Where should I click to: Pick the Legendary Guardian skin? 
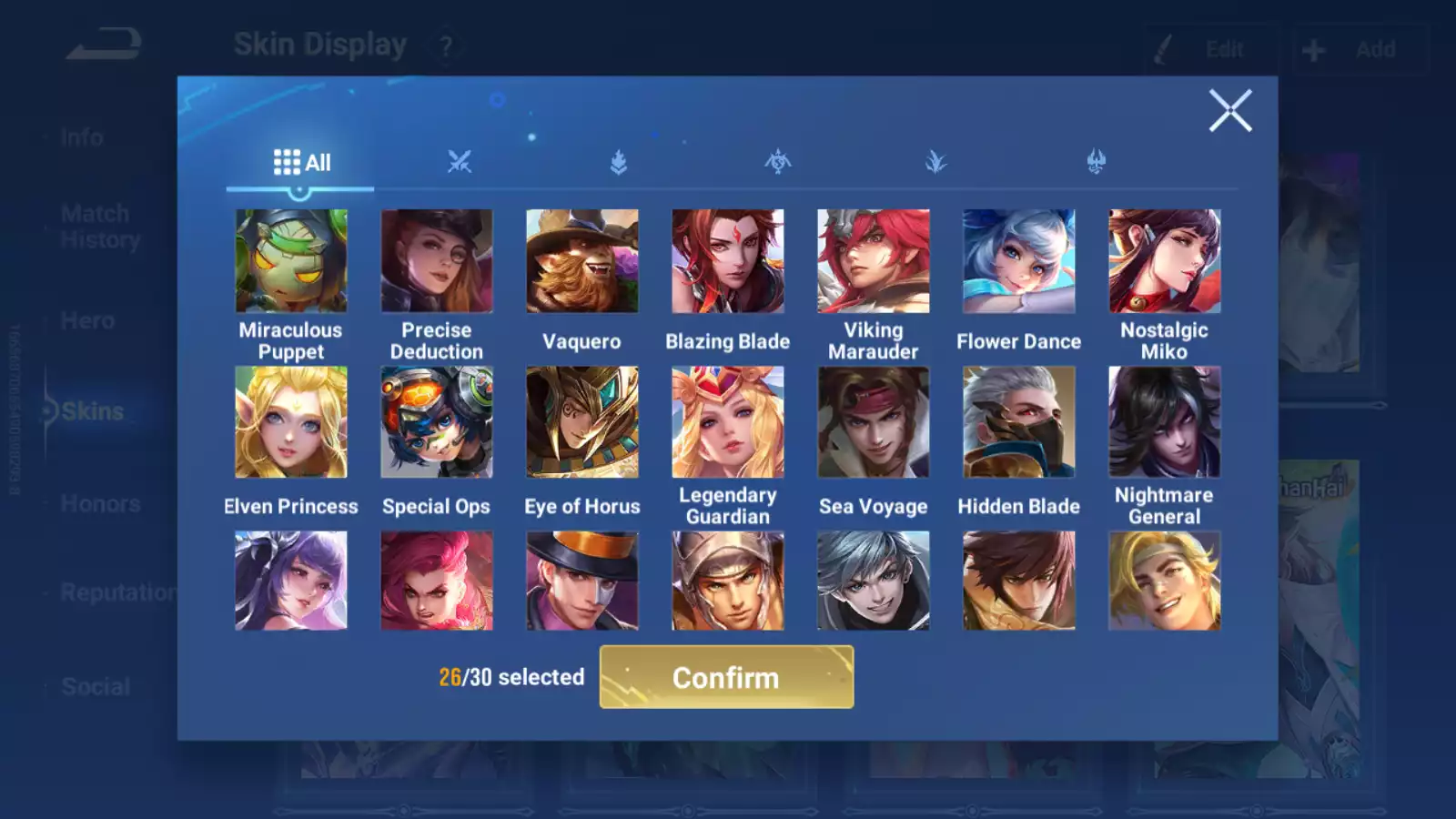[x=728, y=422]
